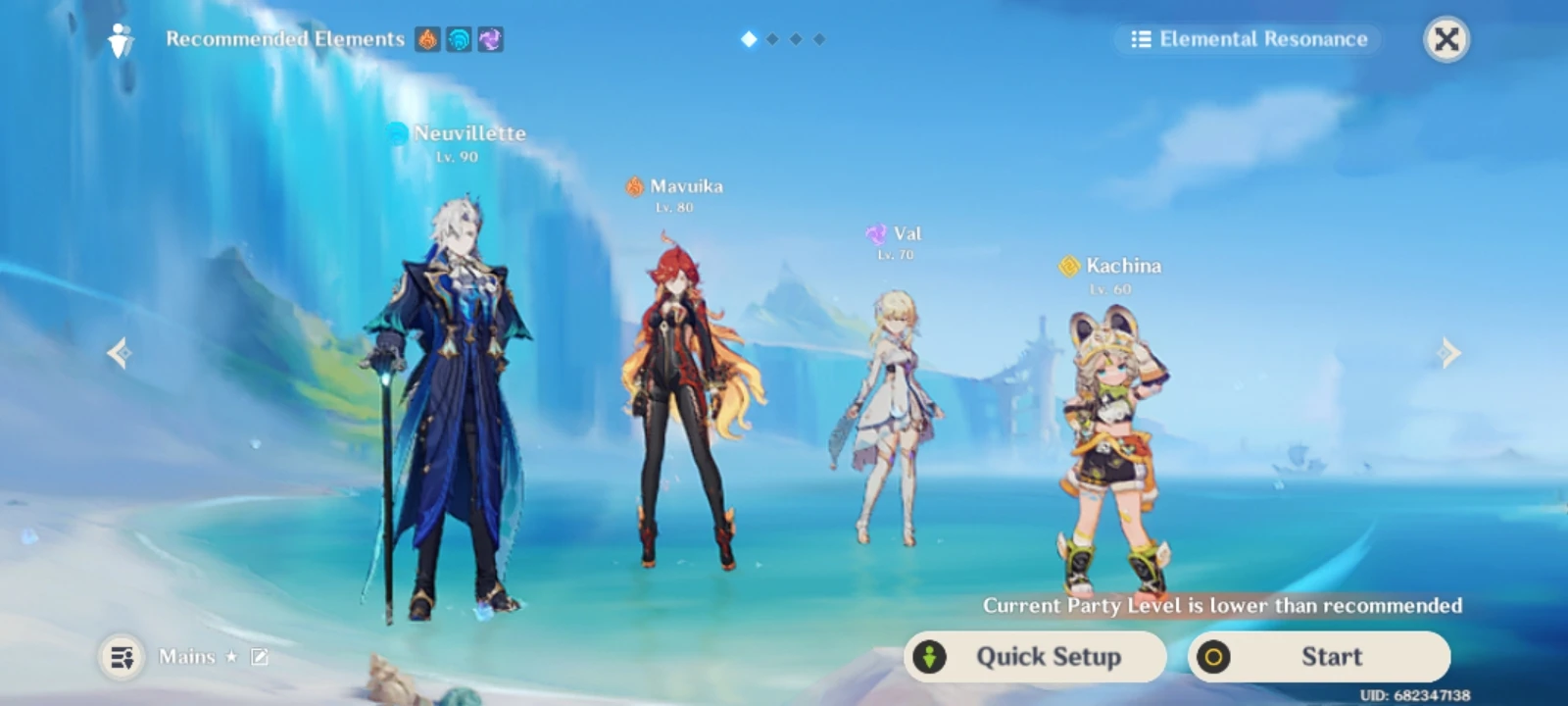Viewport: 1568px width, 706px height.
Task: Click the Pyro recommended element icon
Action: pyautogui.click(x=426, y=40)
